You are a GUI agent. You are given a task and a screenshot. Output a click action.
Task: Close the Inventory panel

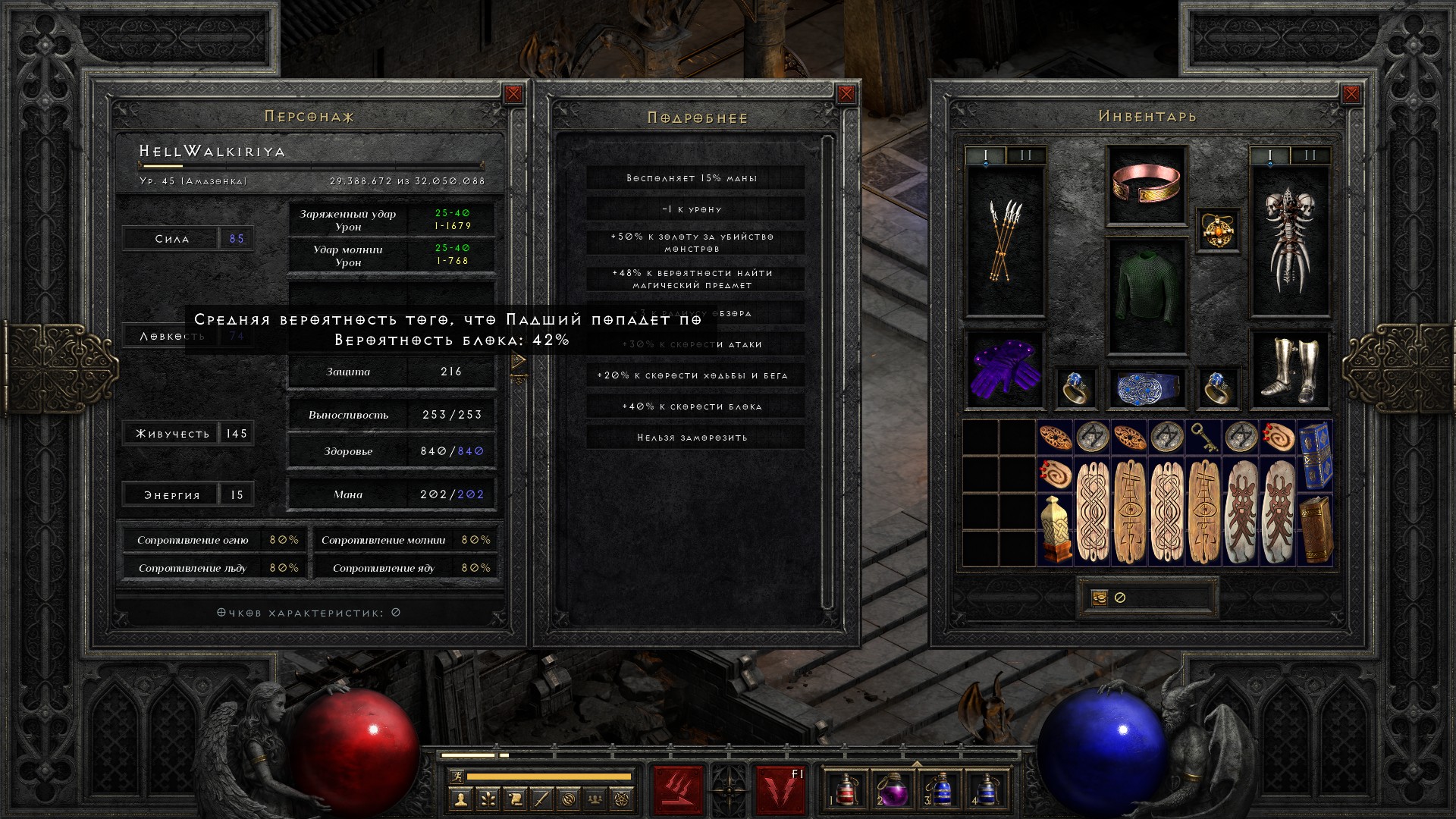(x=1351, y=94)
